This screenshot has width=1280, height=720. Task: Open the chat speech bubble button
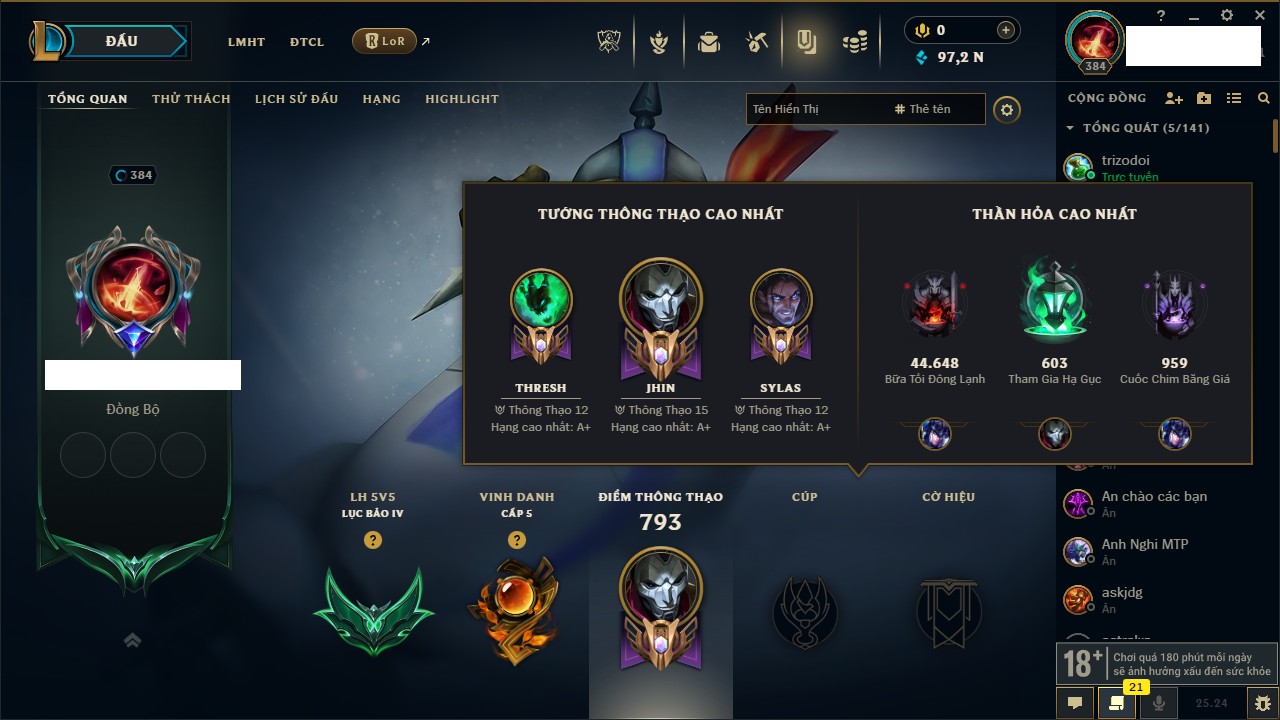click(x=1075, y=703)
